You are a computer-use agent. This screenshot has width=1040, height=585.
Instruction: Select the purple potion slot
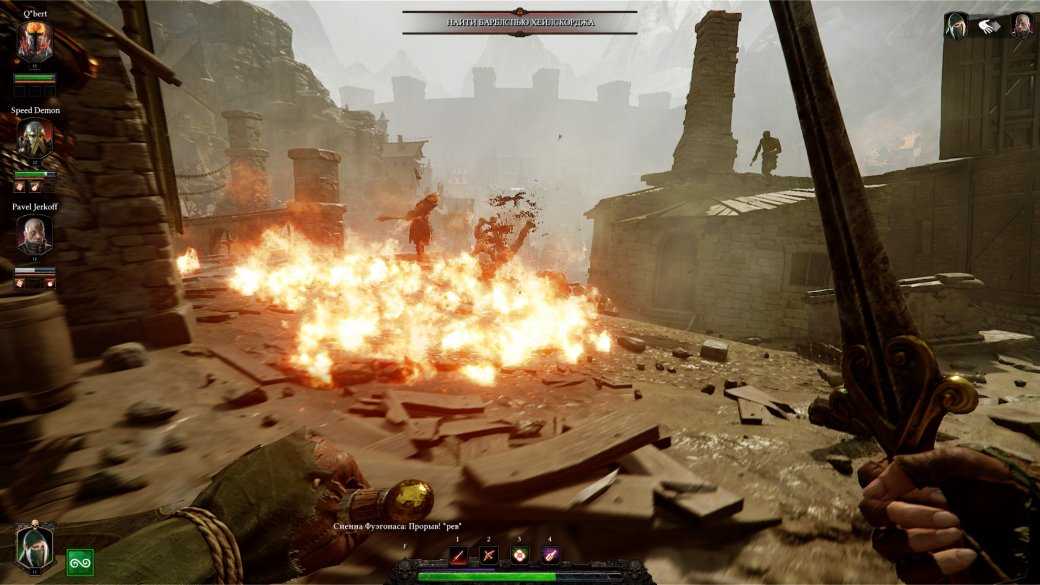tap(549, 555)
